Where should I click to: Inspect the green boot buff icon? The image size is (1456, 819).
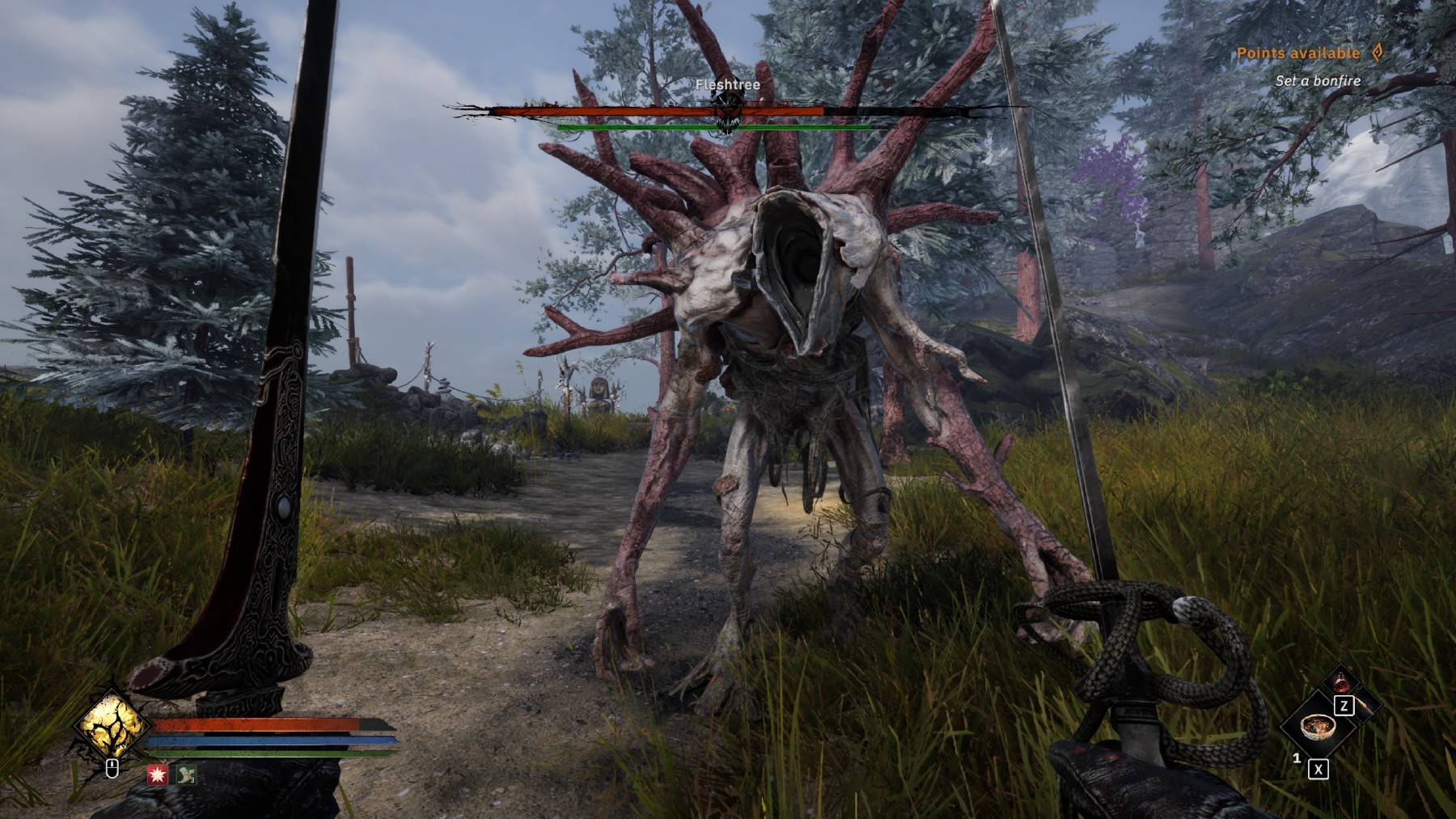click(x=187, y=774)
